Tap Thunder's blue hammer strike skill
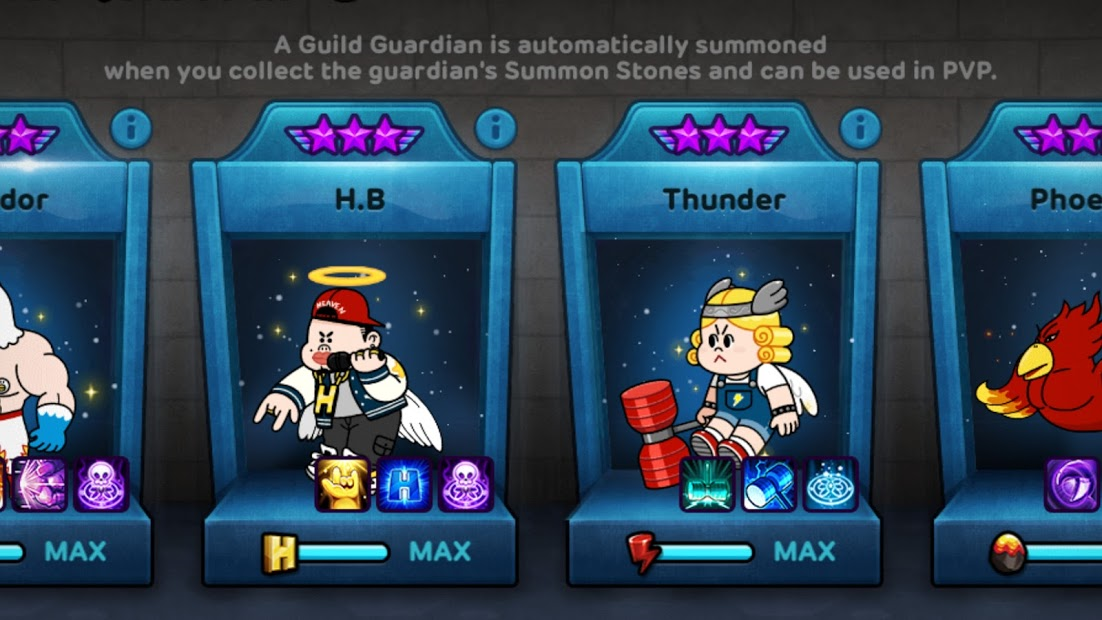1102x620 pixels. tap(769, 485)
